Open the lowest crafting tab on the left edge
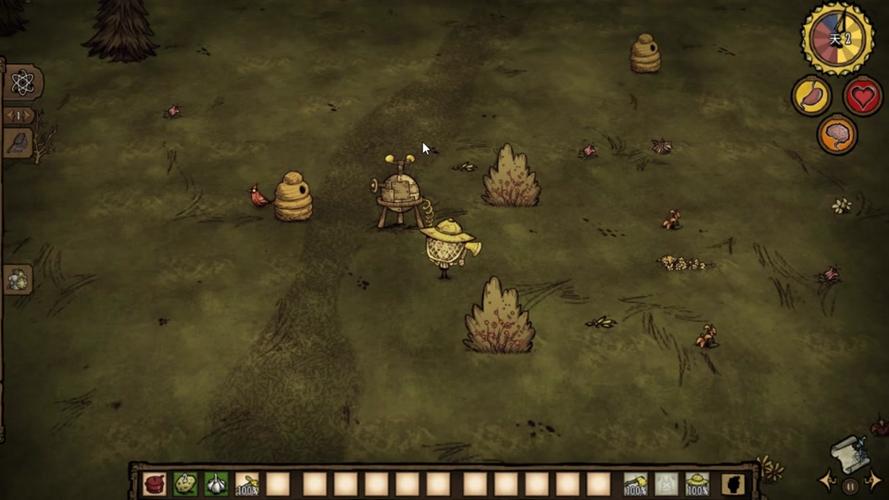Image resolution: width=889 pixels, height=500 pixels. [18, 280]
